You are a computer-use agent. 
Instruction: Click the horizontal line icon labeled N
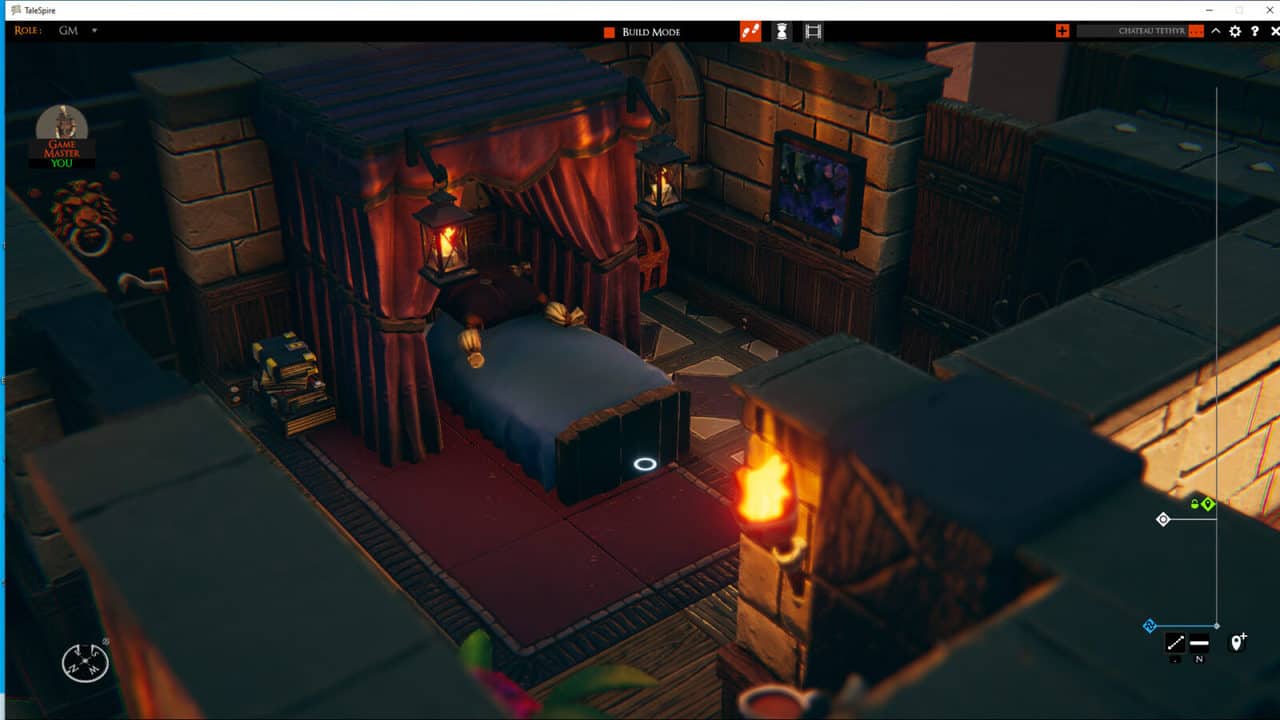pyautogui.click(x=1199, y=641)
